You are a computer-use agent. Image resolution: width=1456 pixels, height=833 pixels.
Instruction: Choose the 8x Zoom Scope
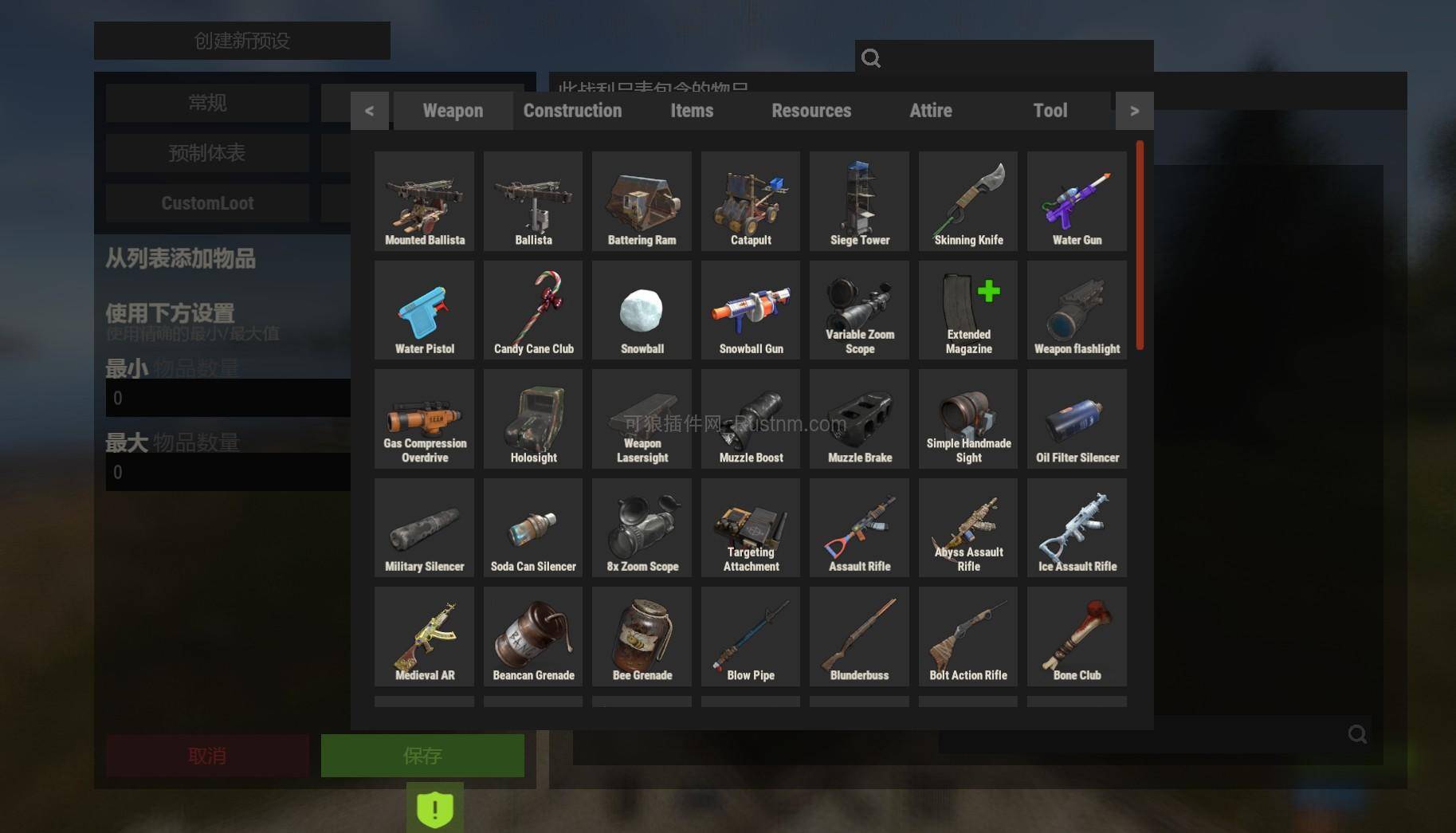[x=641, y=526]
